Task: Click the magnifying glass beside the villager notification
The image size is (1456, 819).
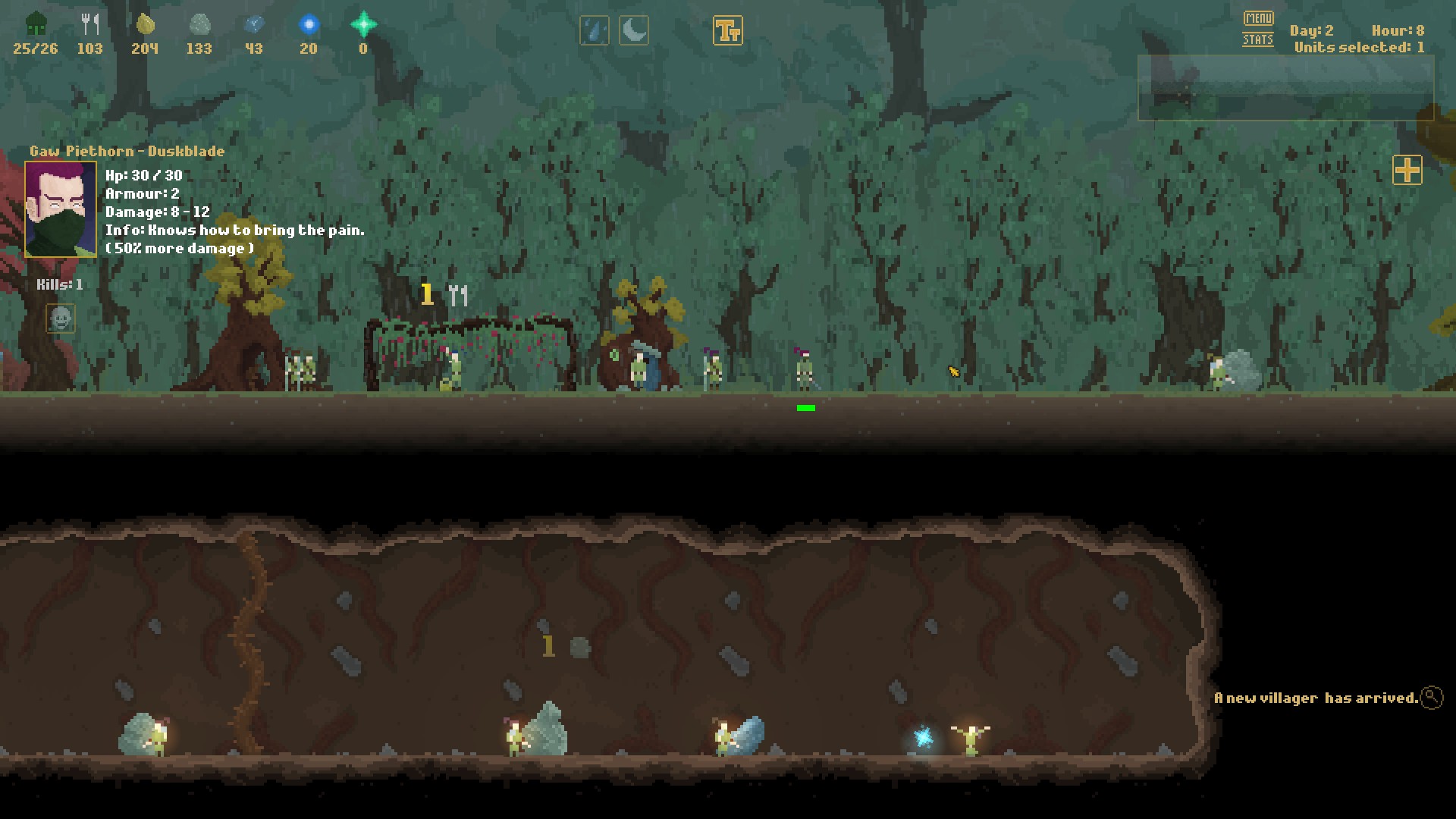Action: point(1432,697)
